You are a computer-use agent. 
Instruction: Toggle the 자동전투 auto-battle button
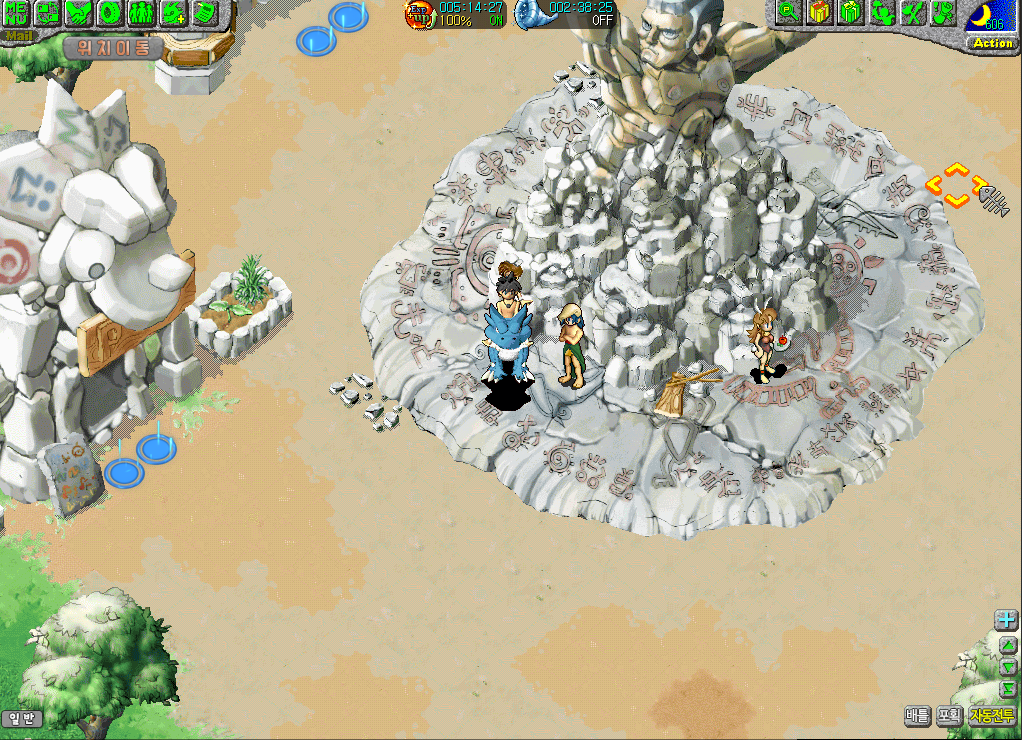pyautogui.click(x=992, y=716)
